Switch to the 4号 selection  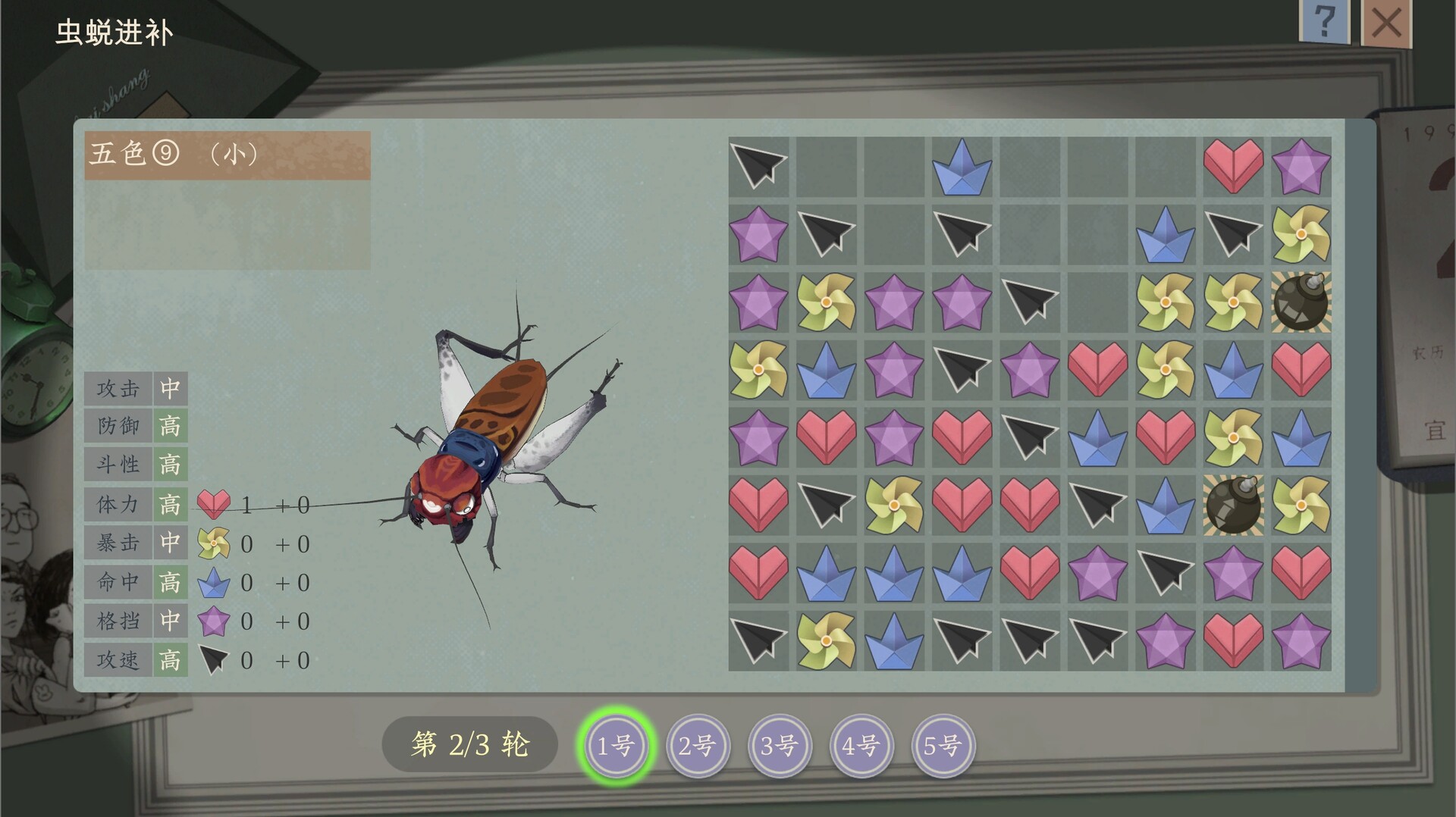tap(861, 746)
